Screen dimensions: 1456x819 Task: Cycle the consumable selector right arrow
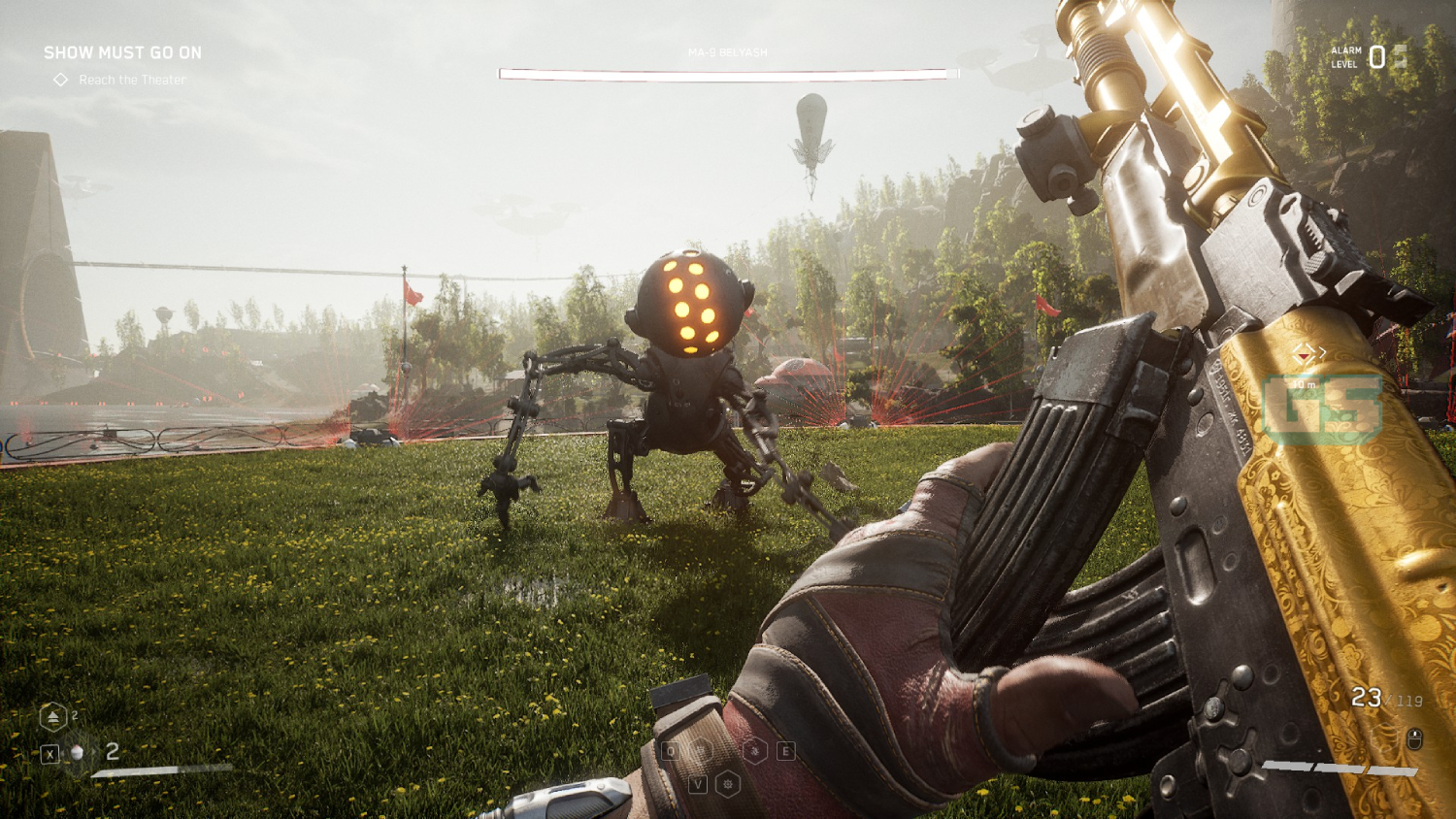coord(95,752)
